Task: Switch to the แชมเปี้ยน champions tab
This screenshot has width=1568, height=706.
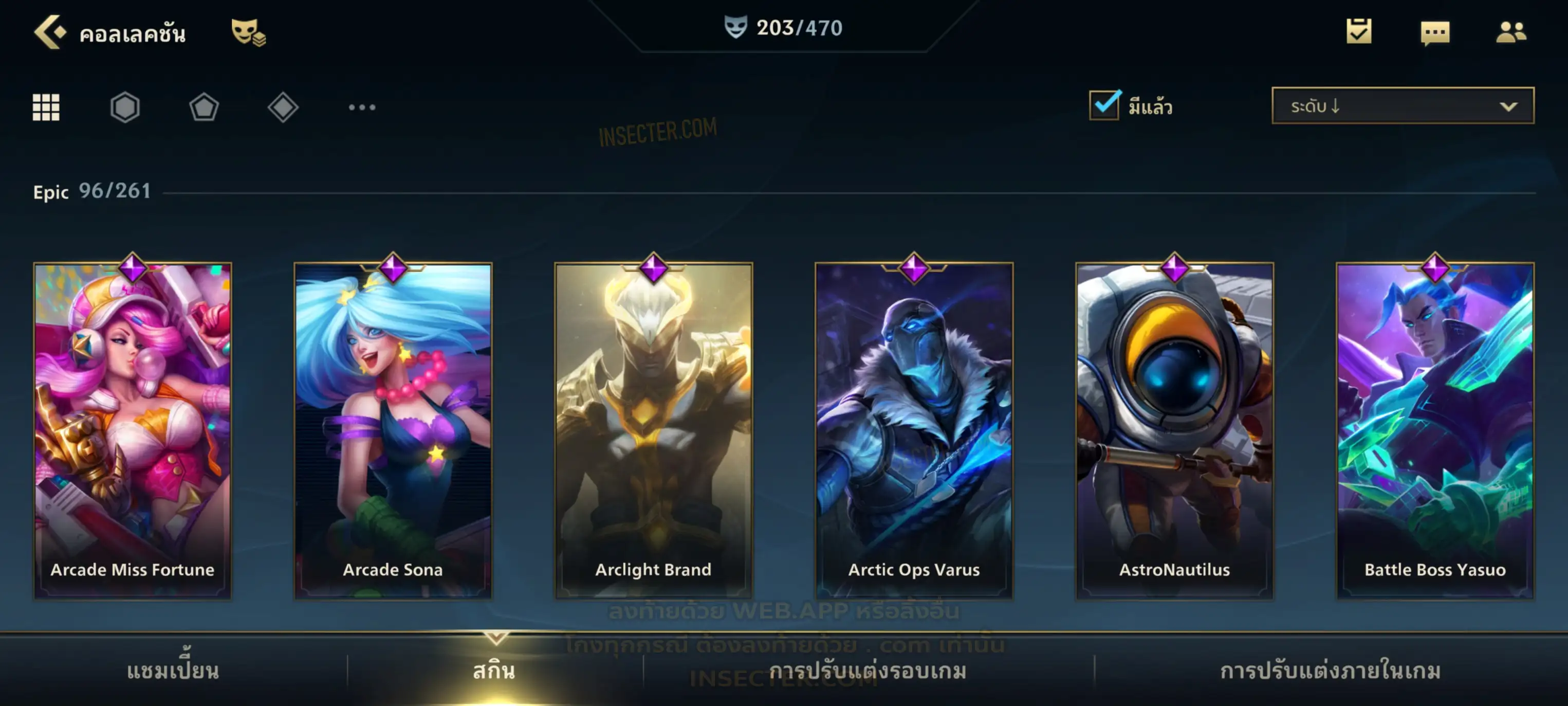Action: (173, 671)
